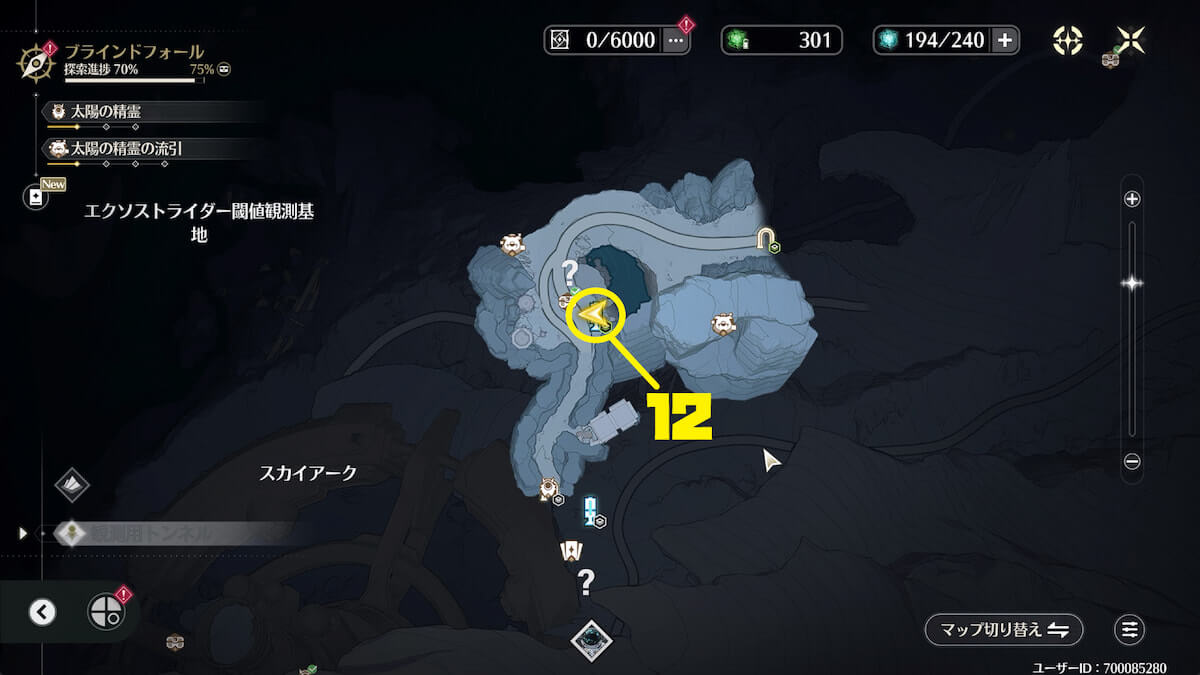Click the plus button beside 194/240
The image size is (1200, 675).
1004,40
